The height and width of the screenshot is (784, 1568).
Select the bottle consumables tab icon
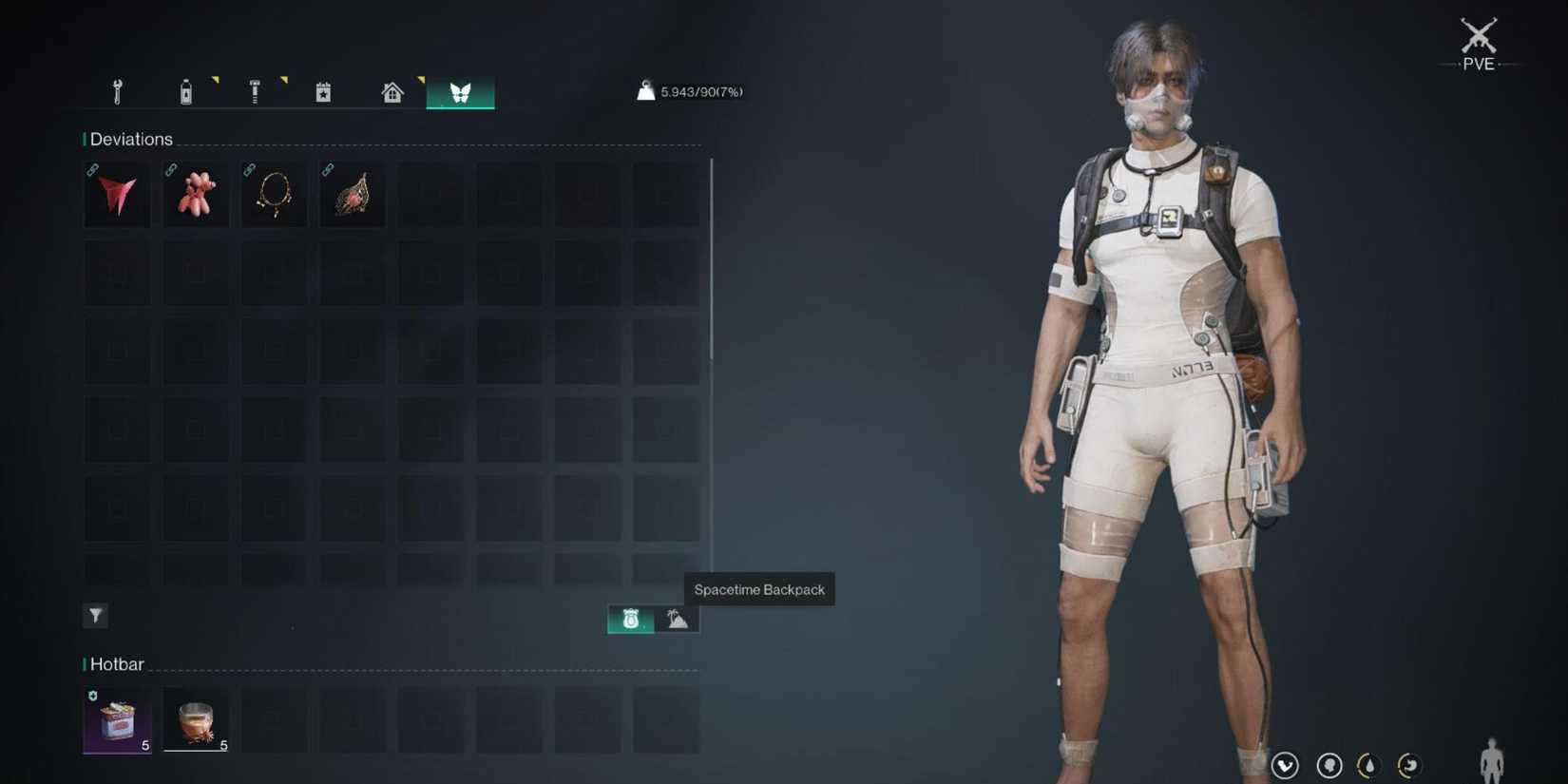pos(186,91)
